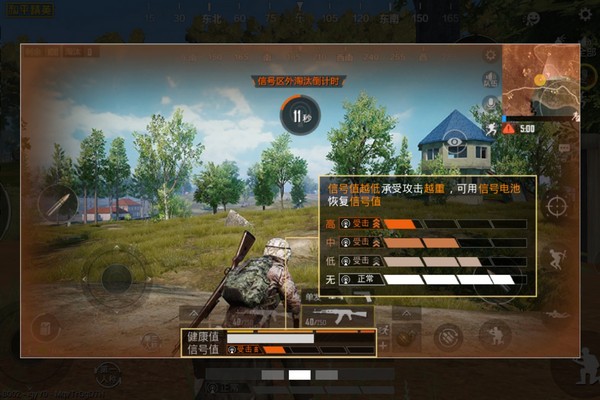Toggle the microphone icon
600x400 pixels.
pos(490,102)
